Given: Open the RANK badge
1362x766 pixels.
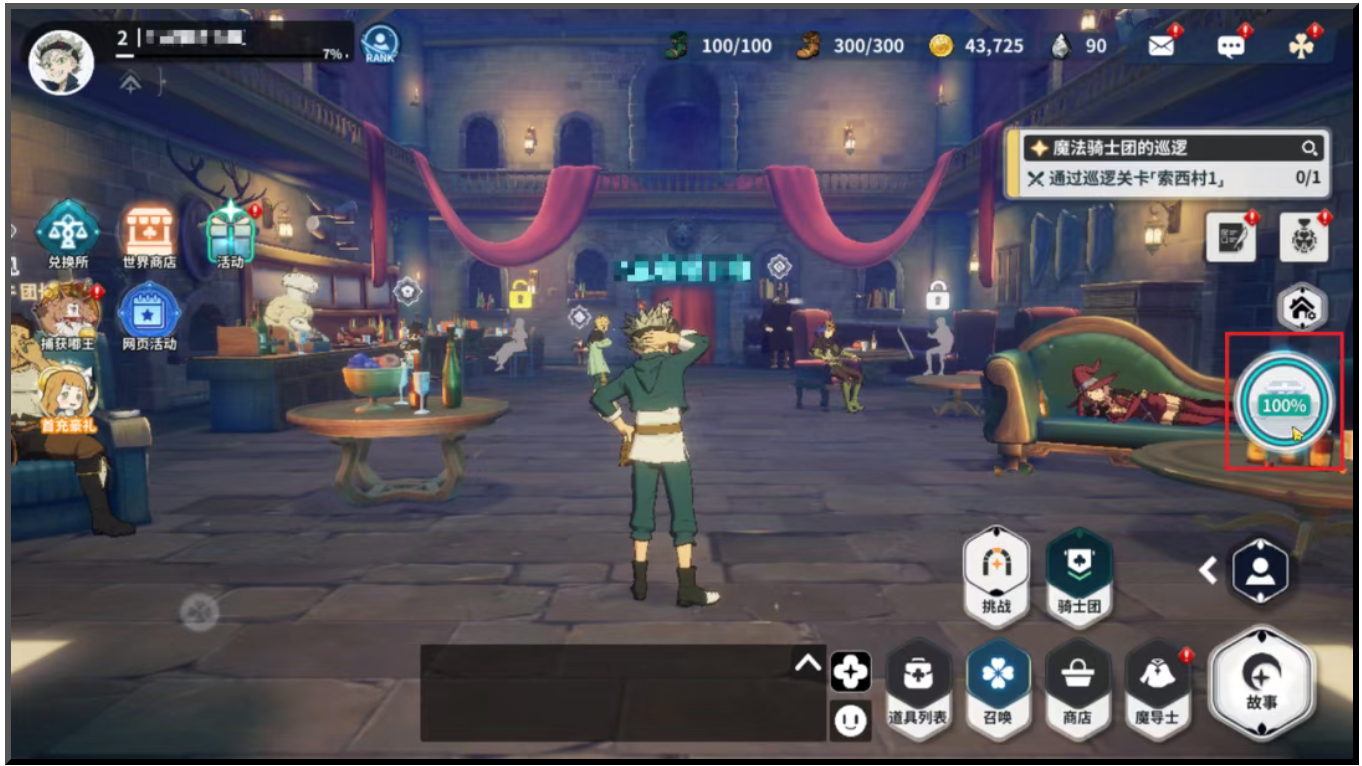Looking at the screenshot, I should coord(380,45).
